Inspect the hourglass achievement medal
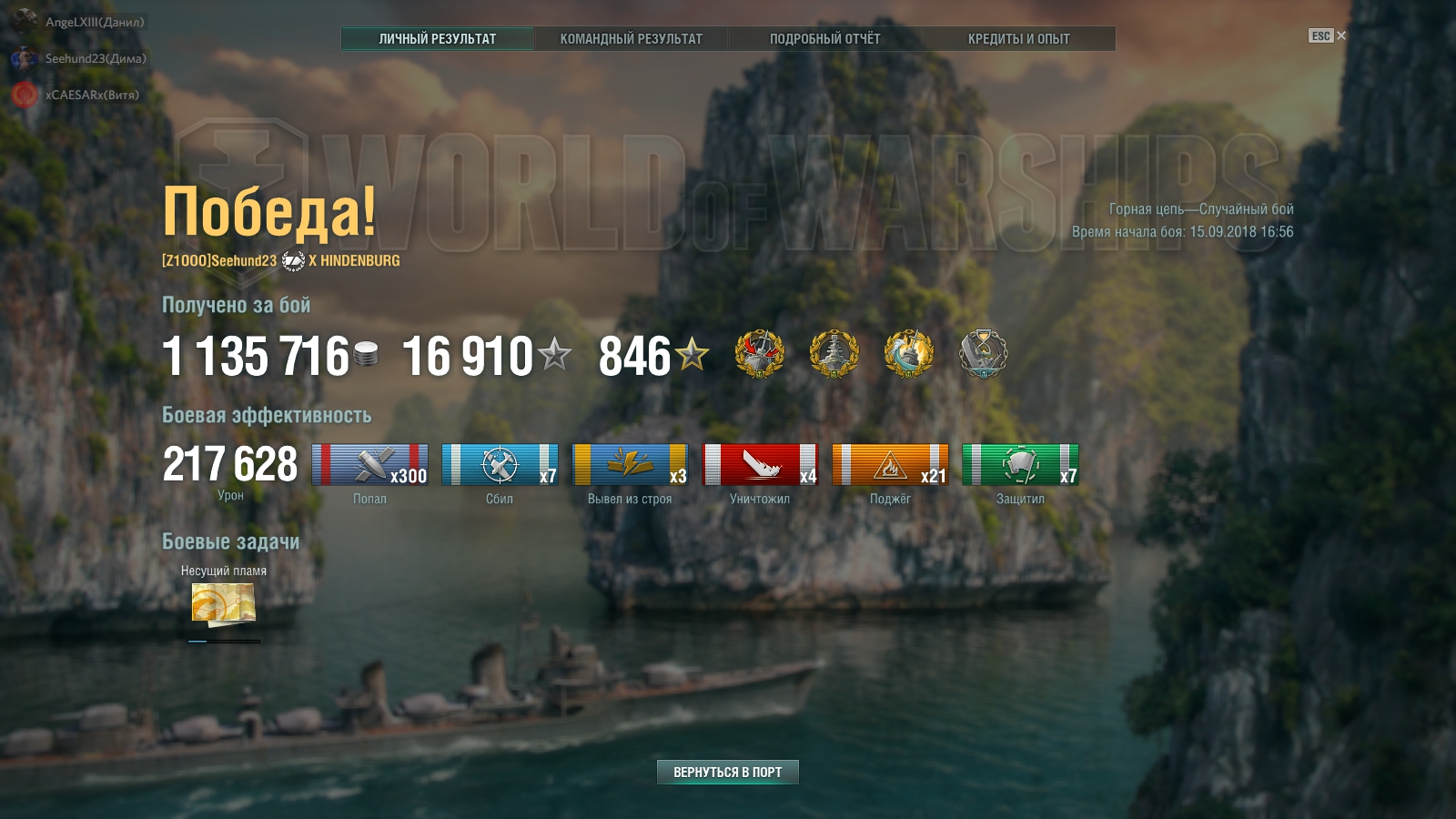This screenshot has width=1456, height=819. point(984,353)
